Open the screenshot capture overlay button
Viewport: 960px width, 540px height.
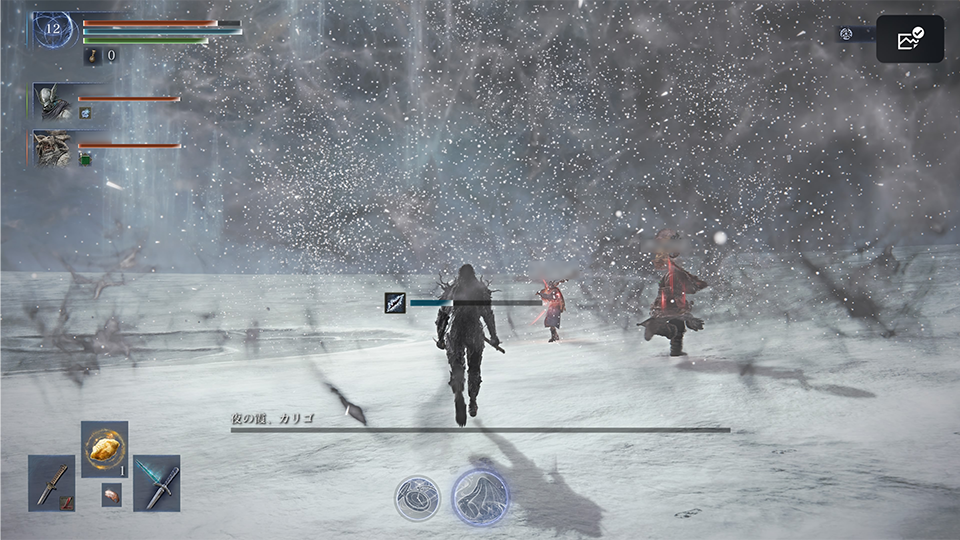tap(910, 39)
